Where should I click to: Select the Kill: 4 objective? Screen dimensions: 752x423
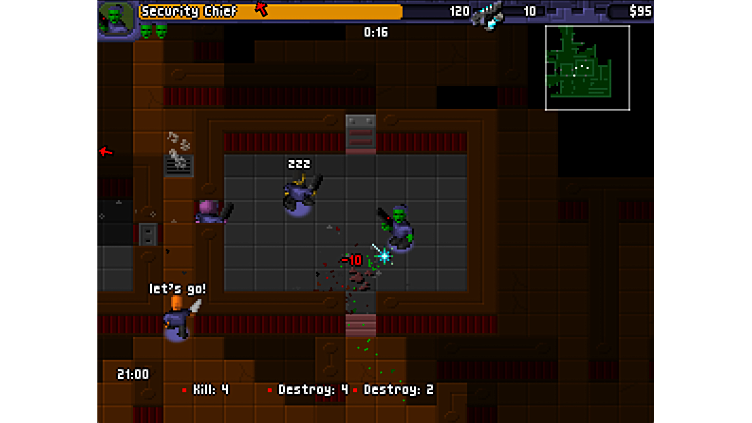[x=205, y=389]
